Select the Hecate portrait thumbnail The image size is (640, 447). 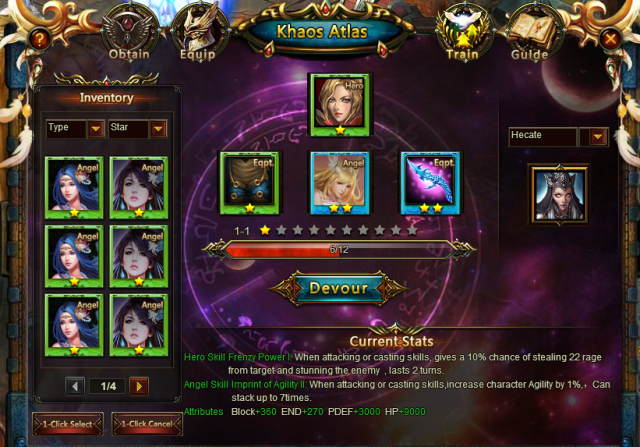point(559,193)
